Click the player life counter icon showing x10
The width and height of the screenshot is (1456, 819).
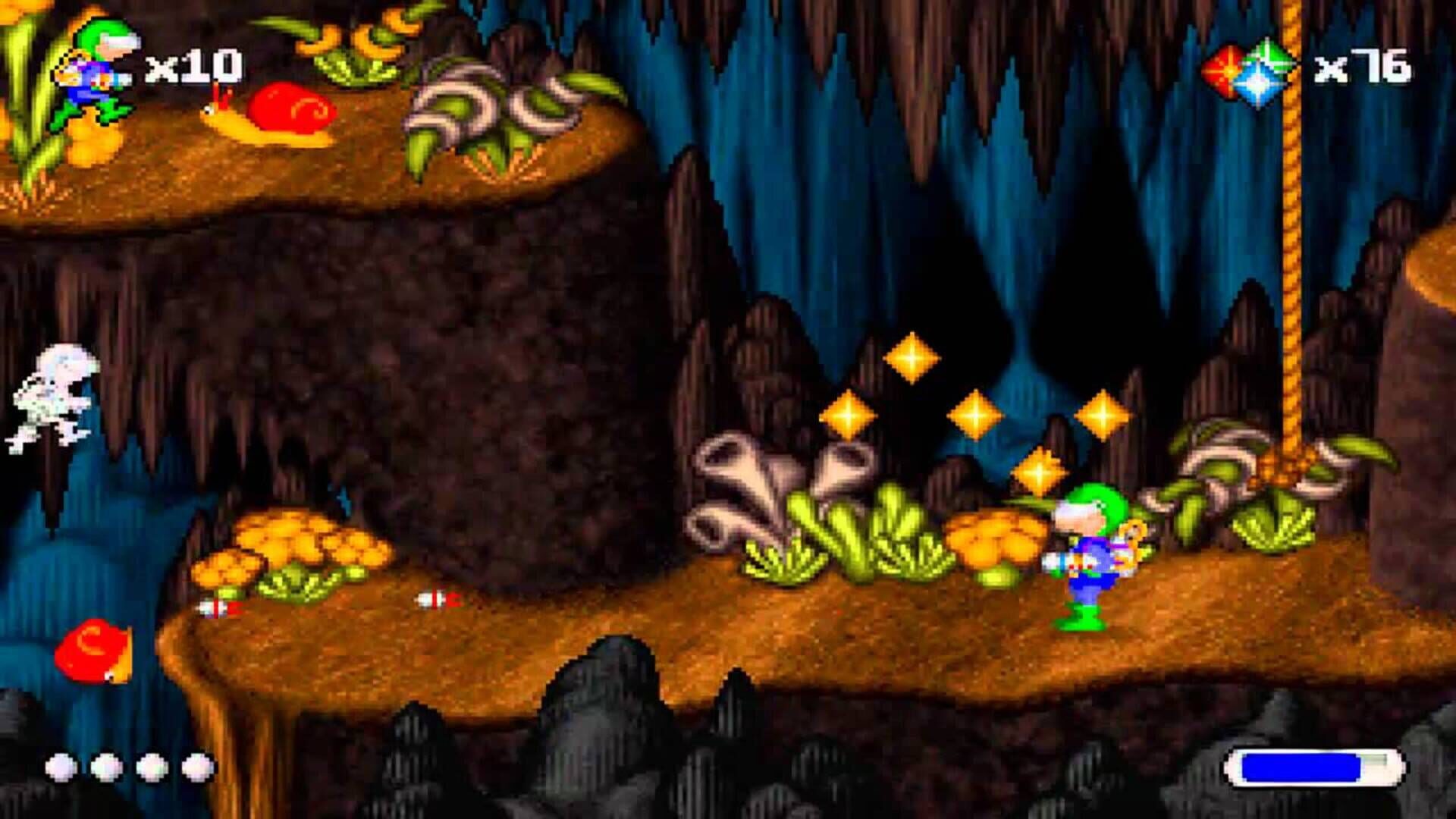click(x=91, y=72)
